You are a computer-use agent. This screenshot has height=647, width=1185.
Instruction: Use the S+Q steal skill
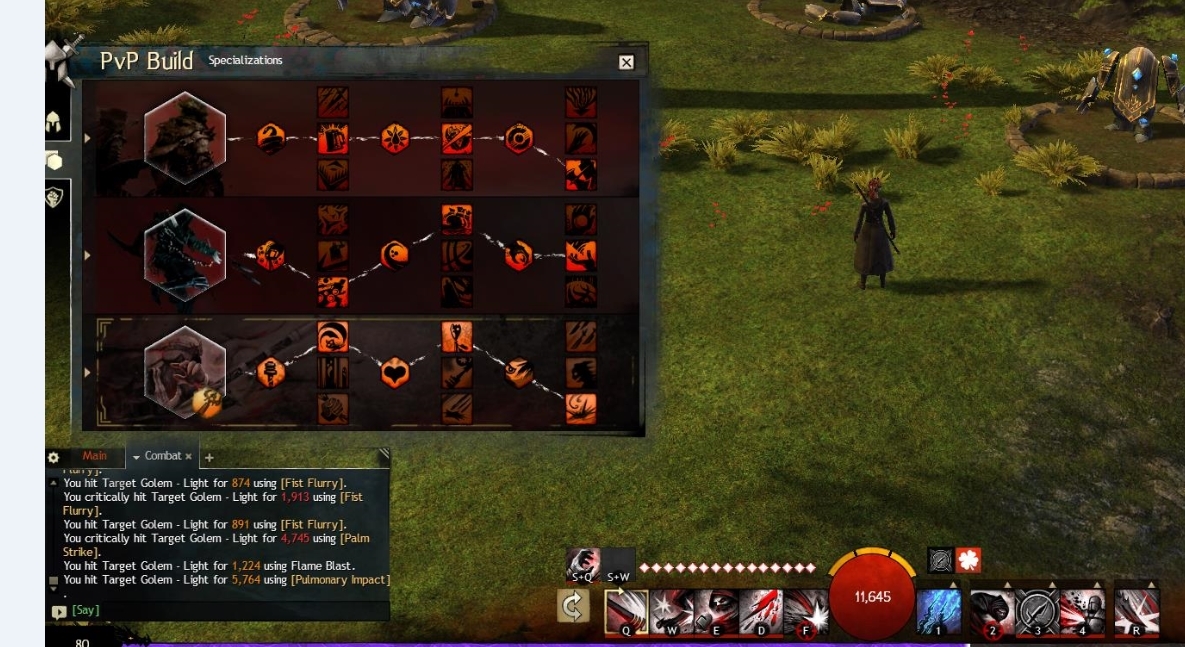(583, 564)
